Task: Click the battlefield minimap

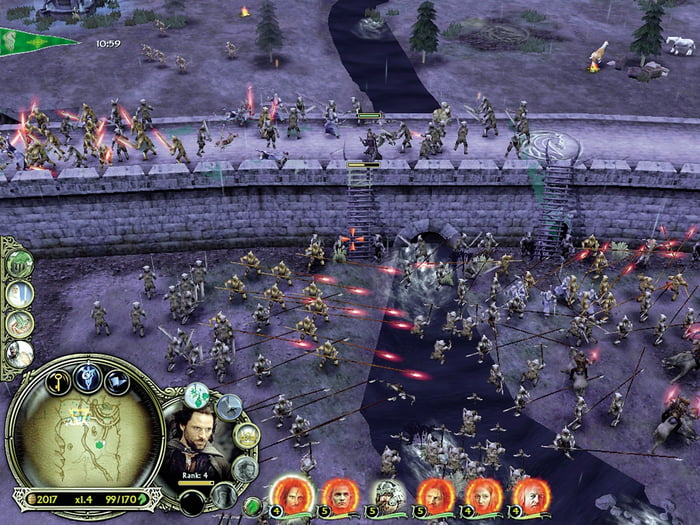Action: (x=84, y=440)
